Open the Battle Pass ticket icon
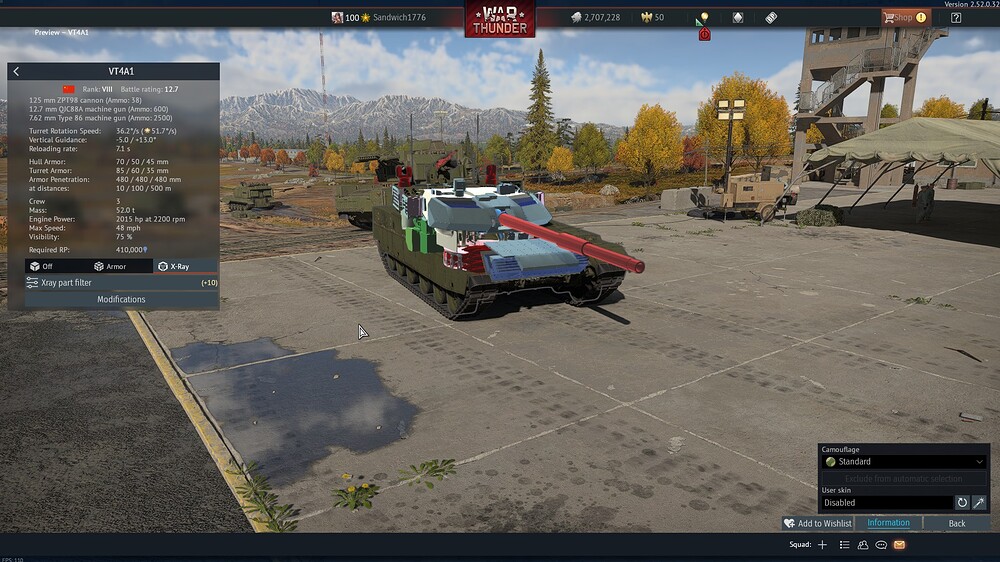1000x562 pixels. (771, 17)
